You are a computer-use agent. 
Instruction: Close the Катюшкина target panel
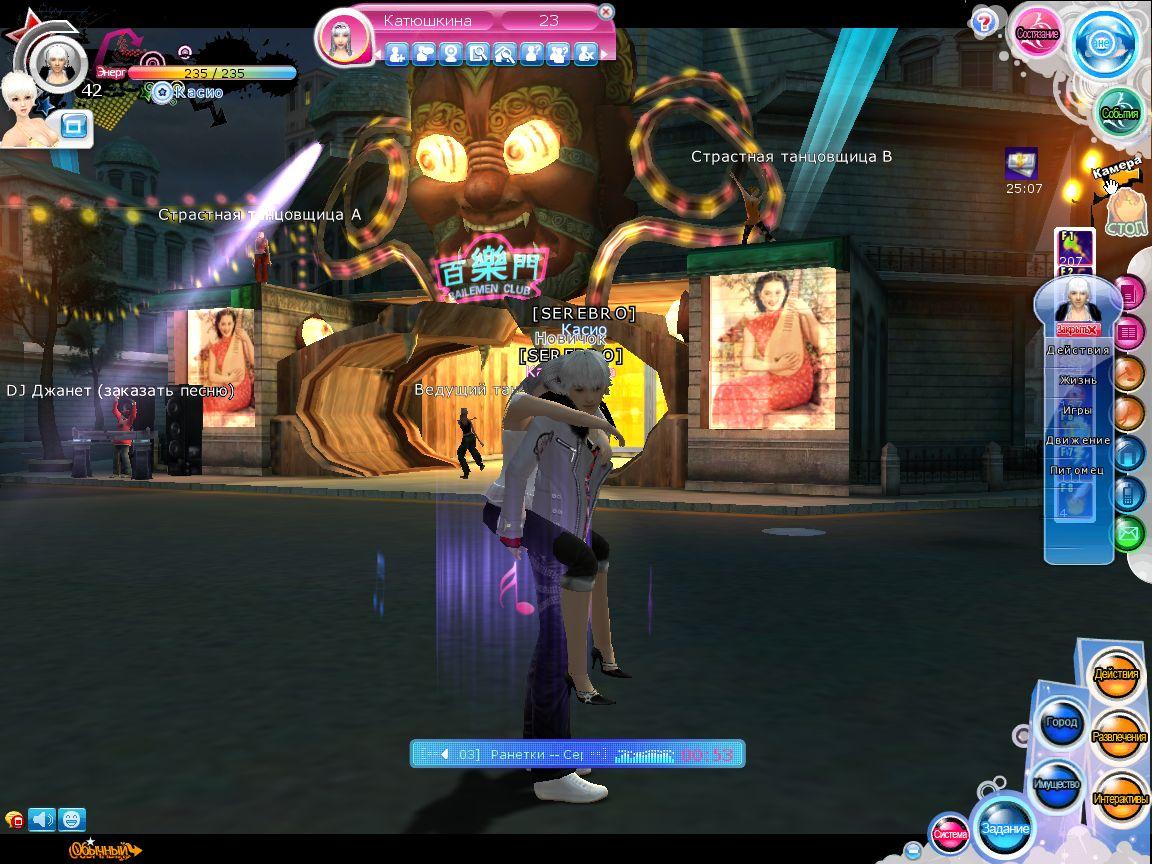point(605,12)
